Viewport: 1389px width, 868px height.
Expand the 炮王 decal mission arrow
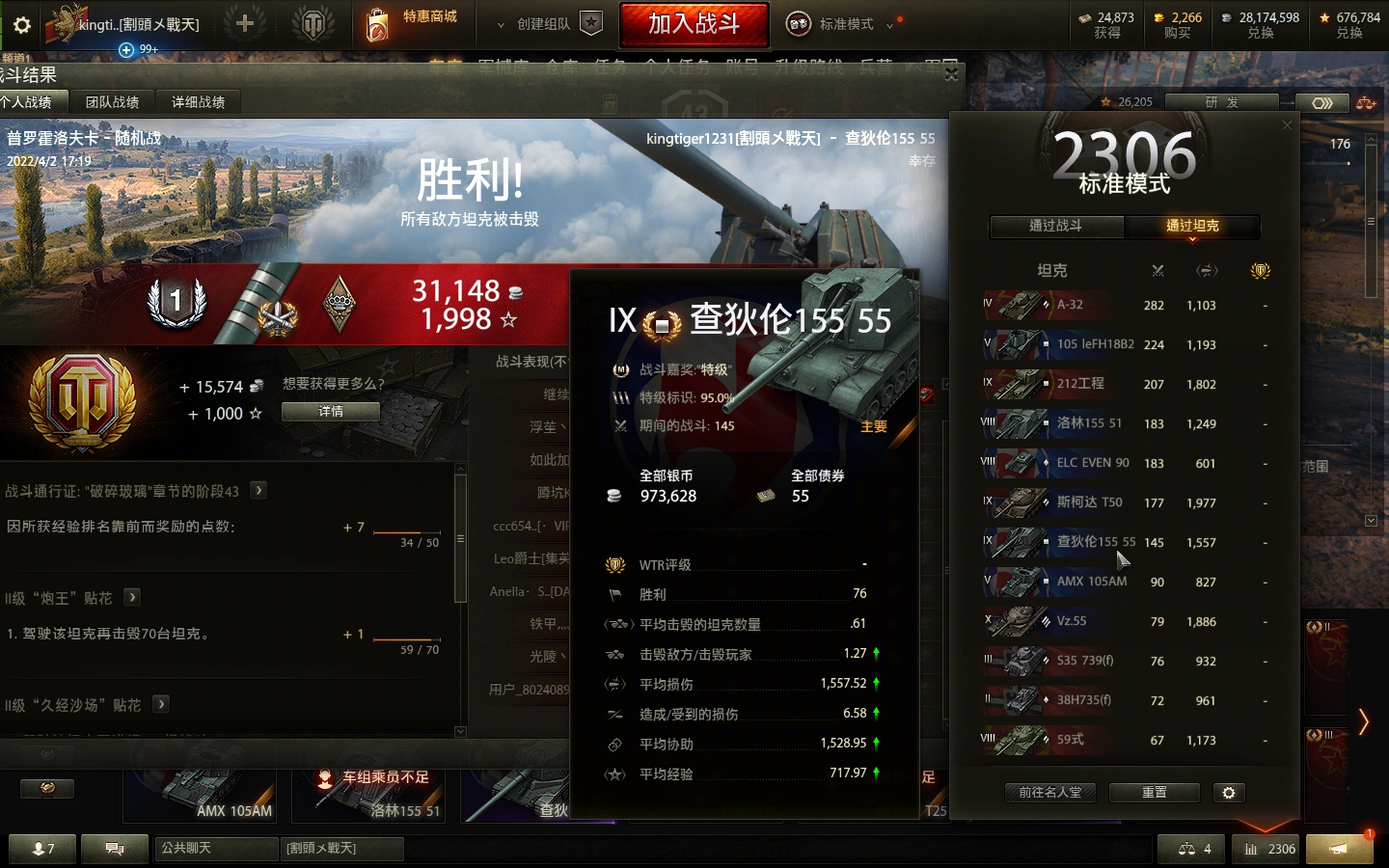coord(132,598)
